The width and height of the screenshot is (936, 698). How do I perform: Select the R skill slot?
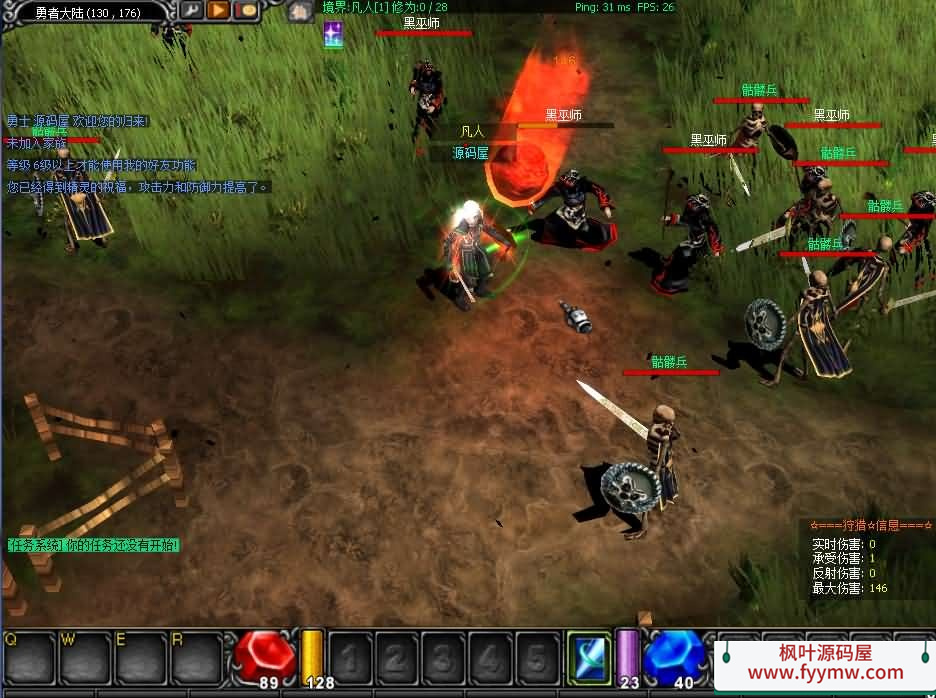coord(195,658)
